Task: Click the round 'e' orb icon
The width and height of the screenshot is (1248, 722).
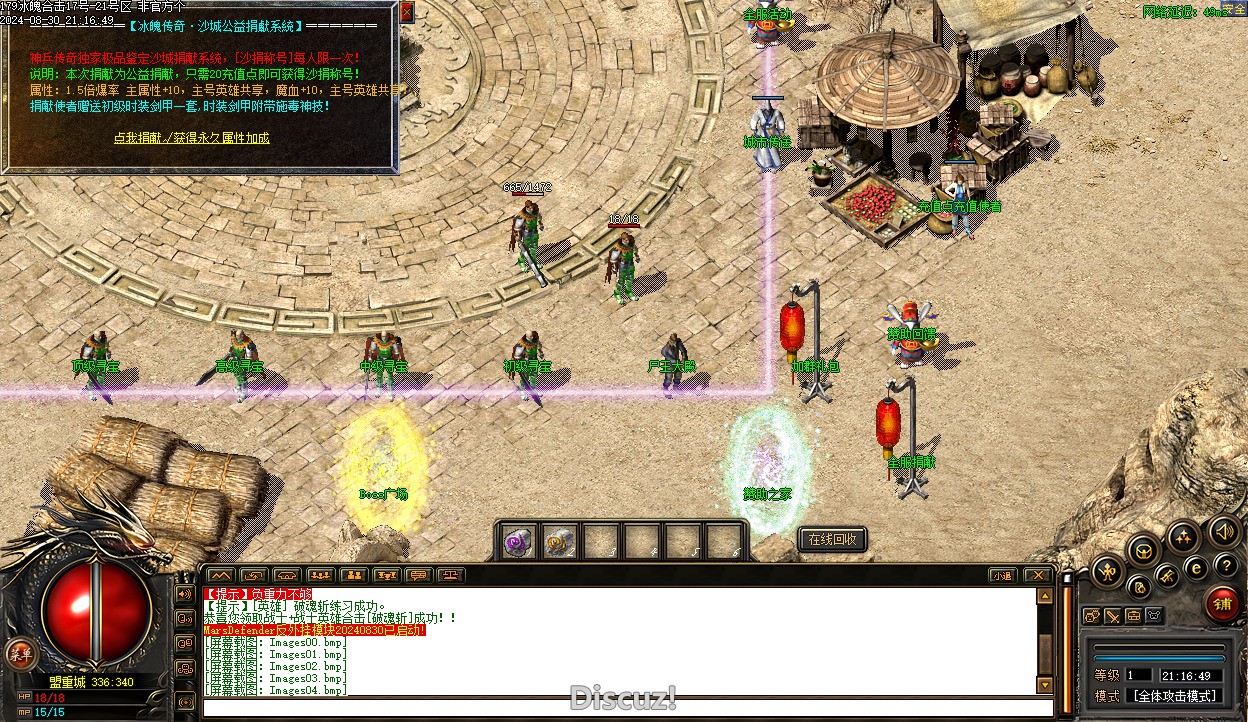Action: 1195,567
